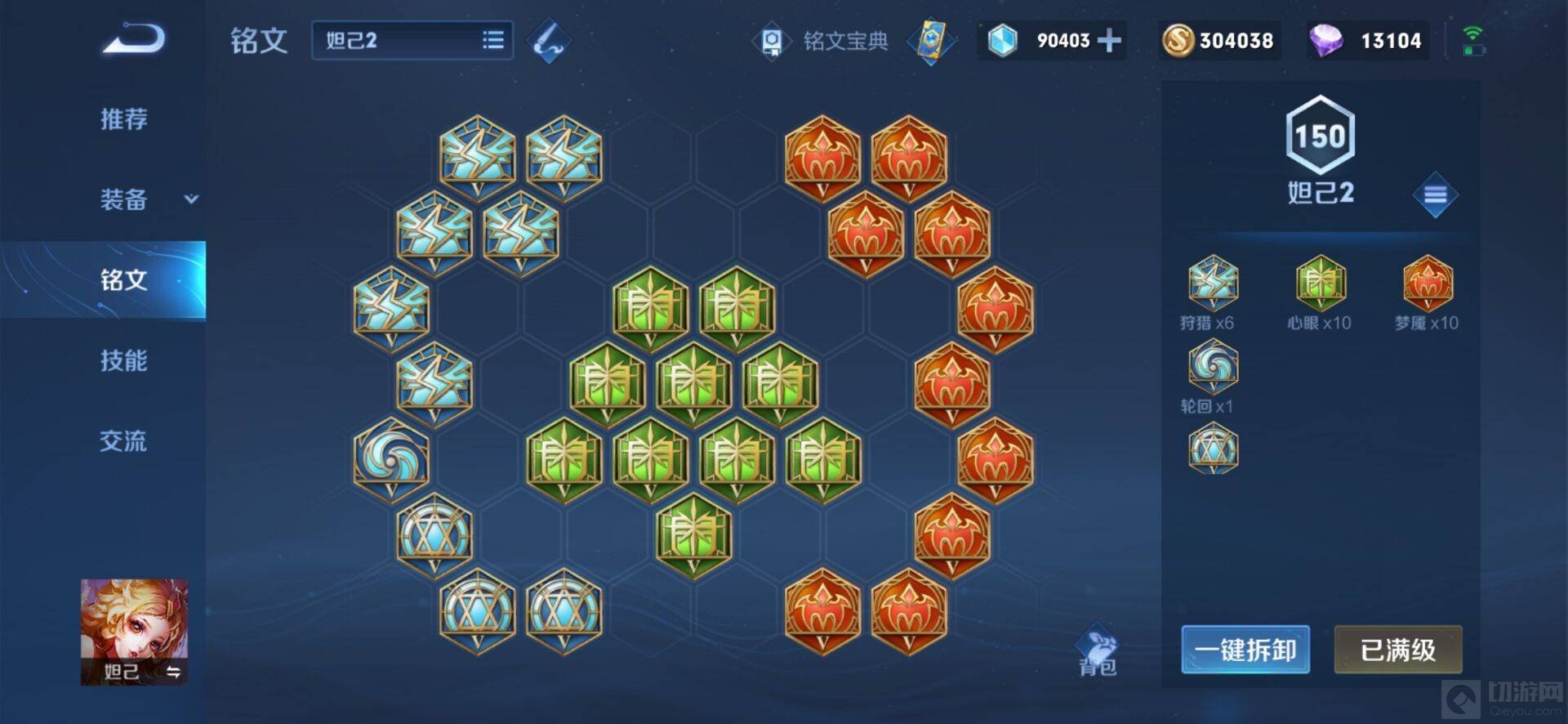The height and width of the screenshot is (724, 1568).
Task: Expand the 装备 menu entry
Action: click(147, 199)
